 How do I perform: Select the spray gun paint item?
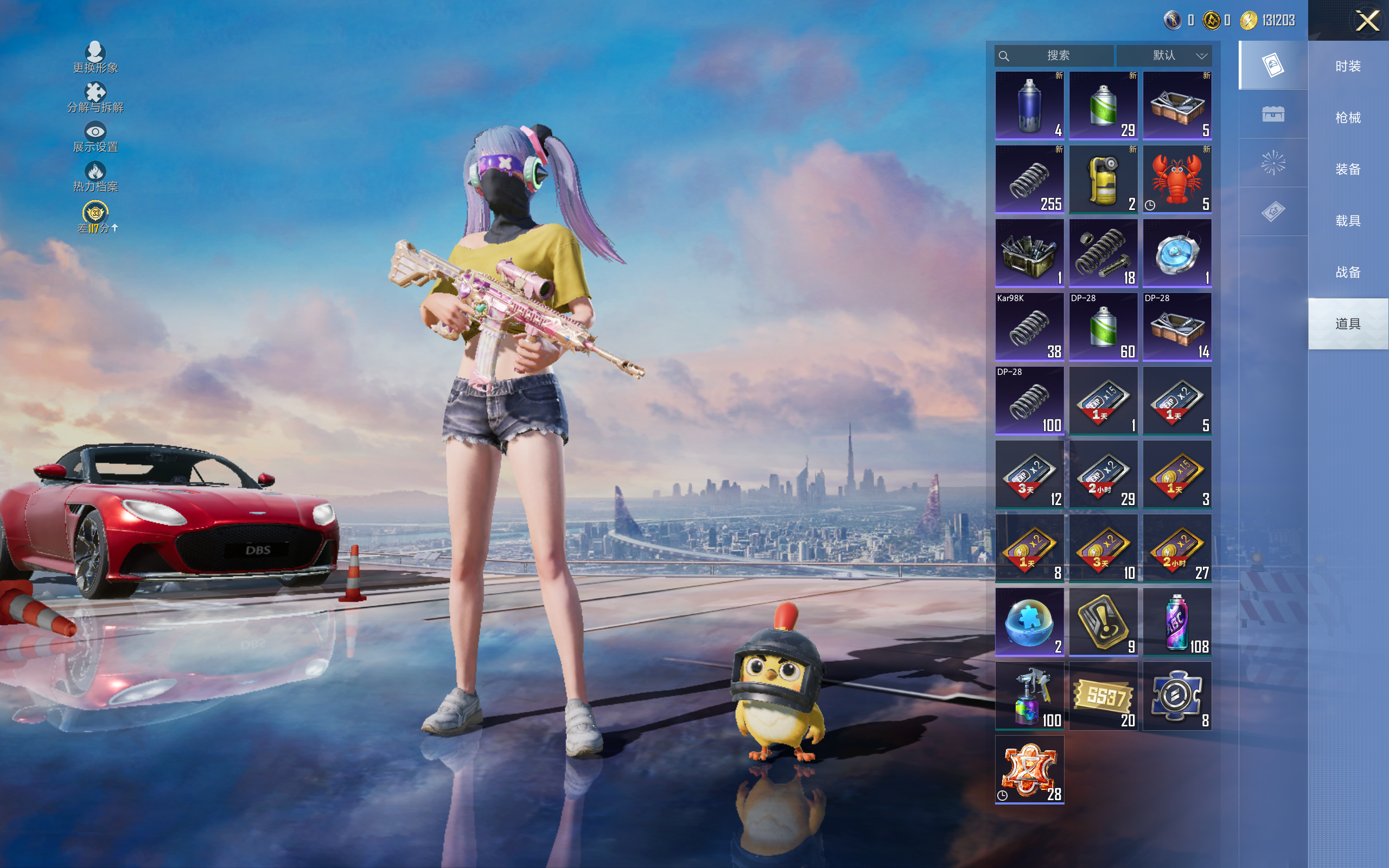click(1029, 696)
